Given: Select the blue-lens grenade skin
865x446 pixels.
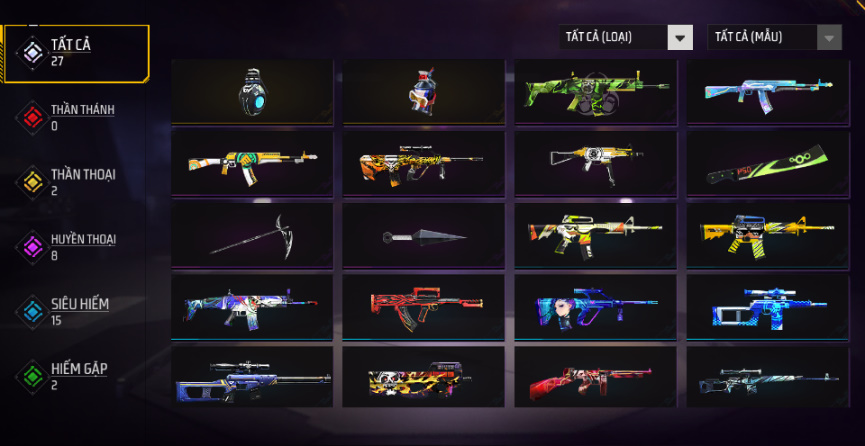Looking at the screenshot, I should point(251,91).
